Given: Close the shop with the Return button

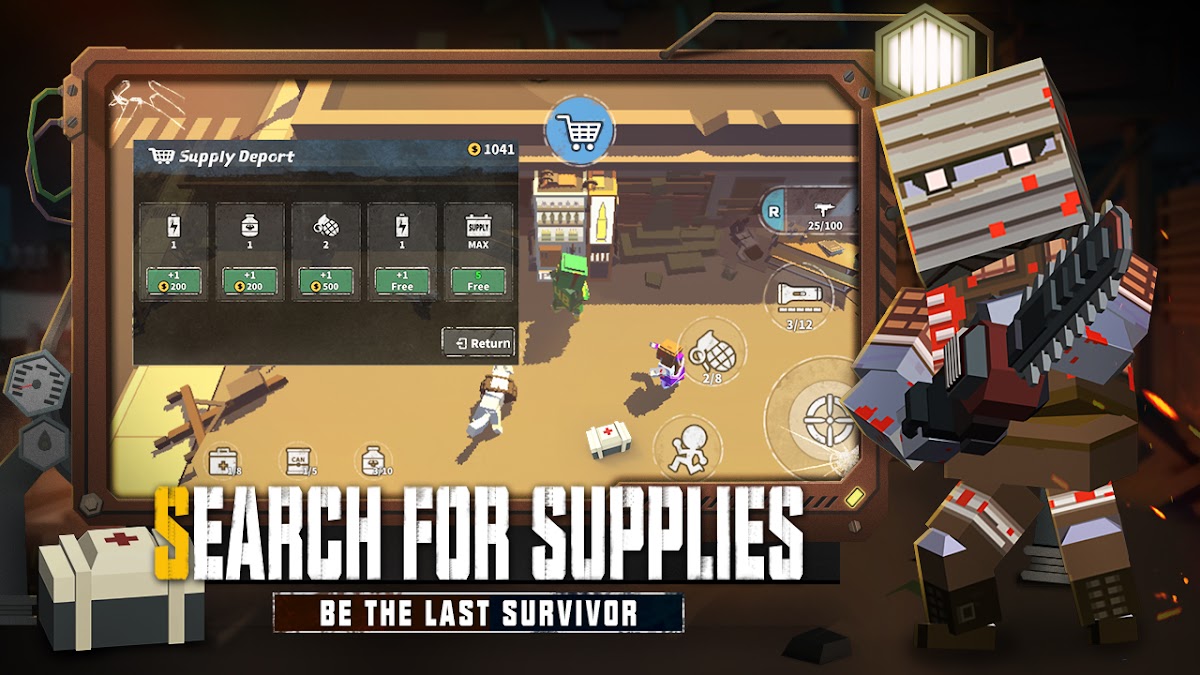Looking at the screenshot, I should coord(479,343).
